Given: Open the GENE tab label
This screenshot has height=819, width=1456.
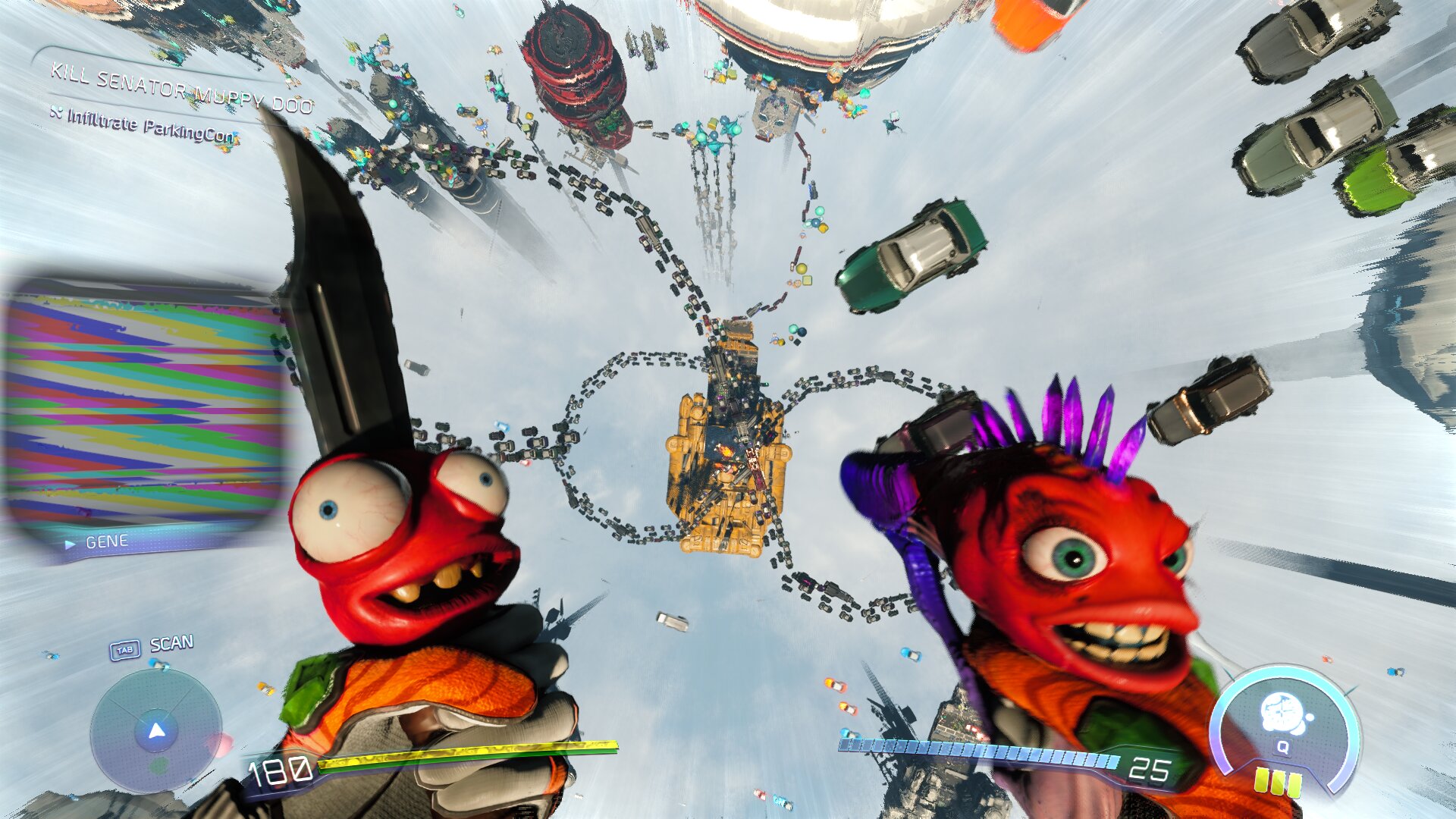Looking at the screenshot, I should pyautogui.click(x=106, y=541).
